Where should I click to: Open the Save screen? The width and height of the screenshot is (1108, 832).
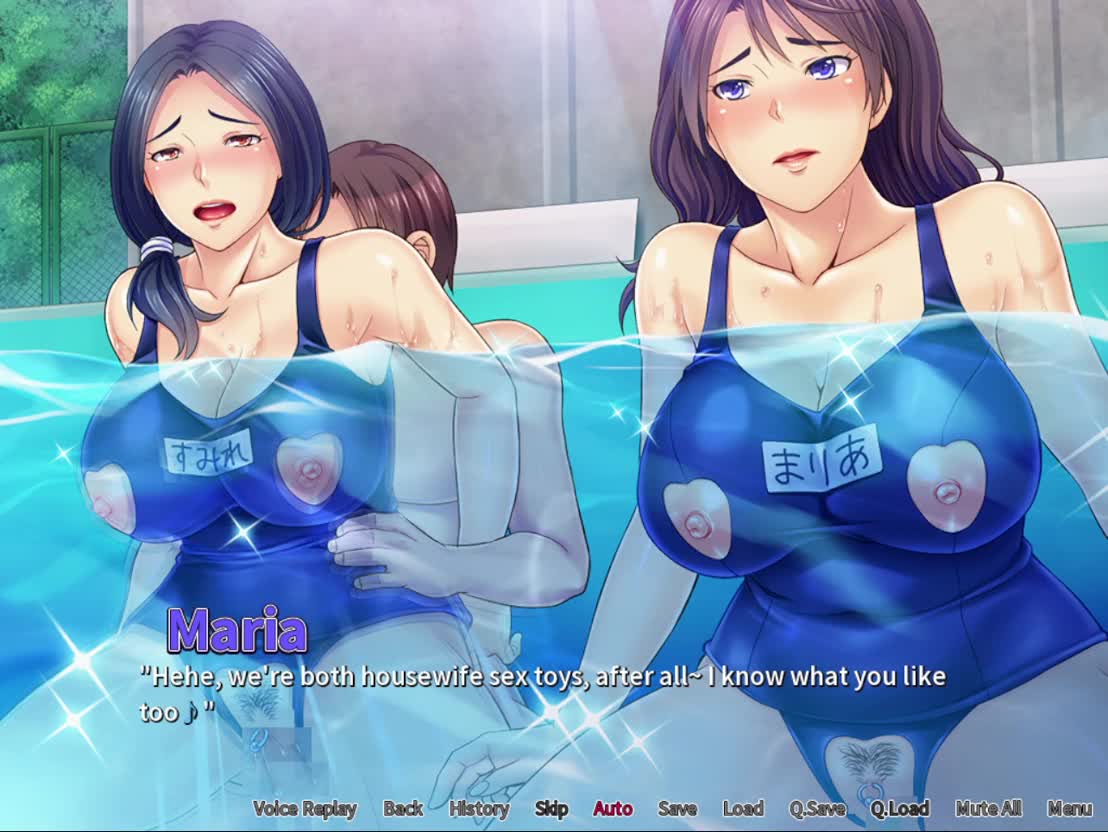point(677,809)
